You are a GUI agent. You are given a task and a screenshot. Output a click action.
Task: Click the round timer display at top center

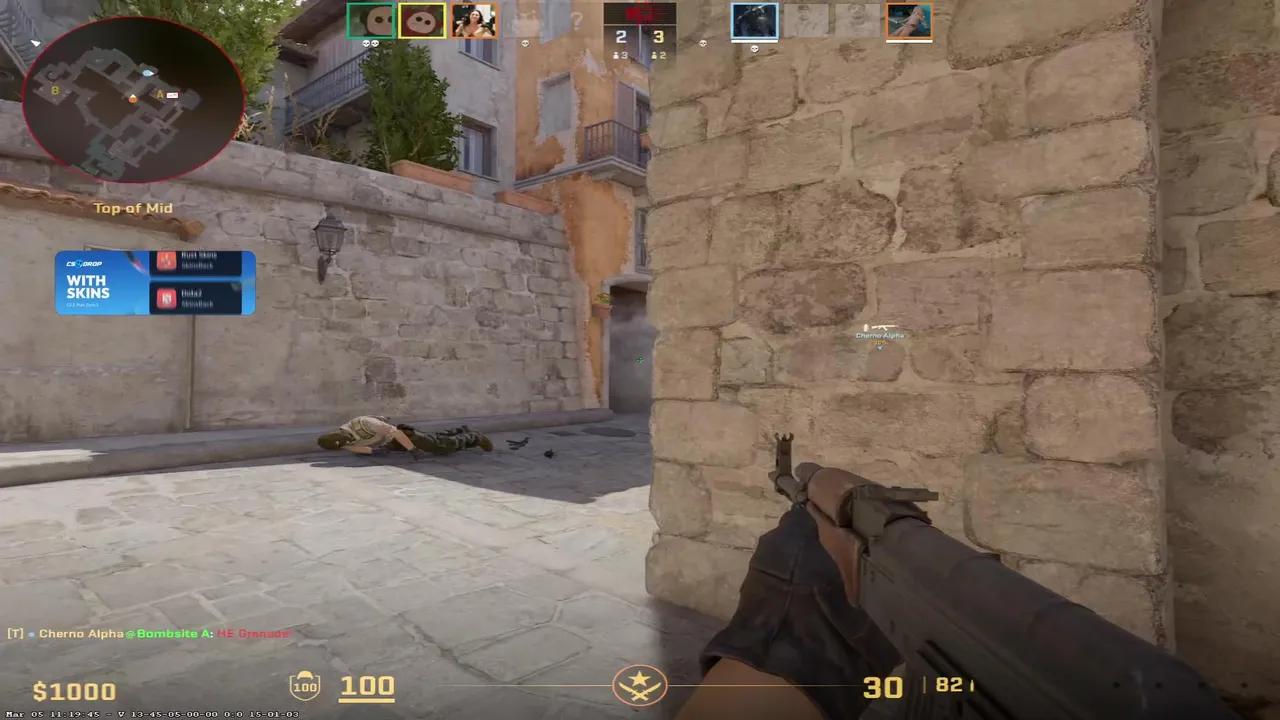pos(640,15)
